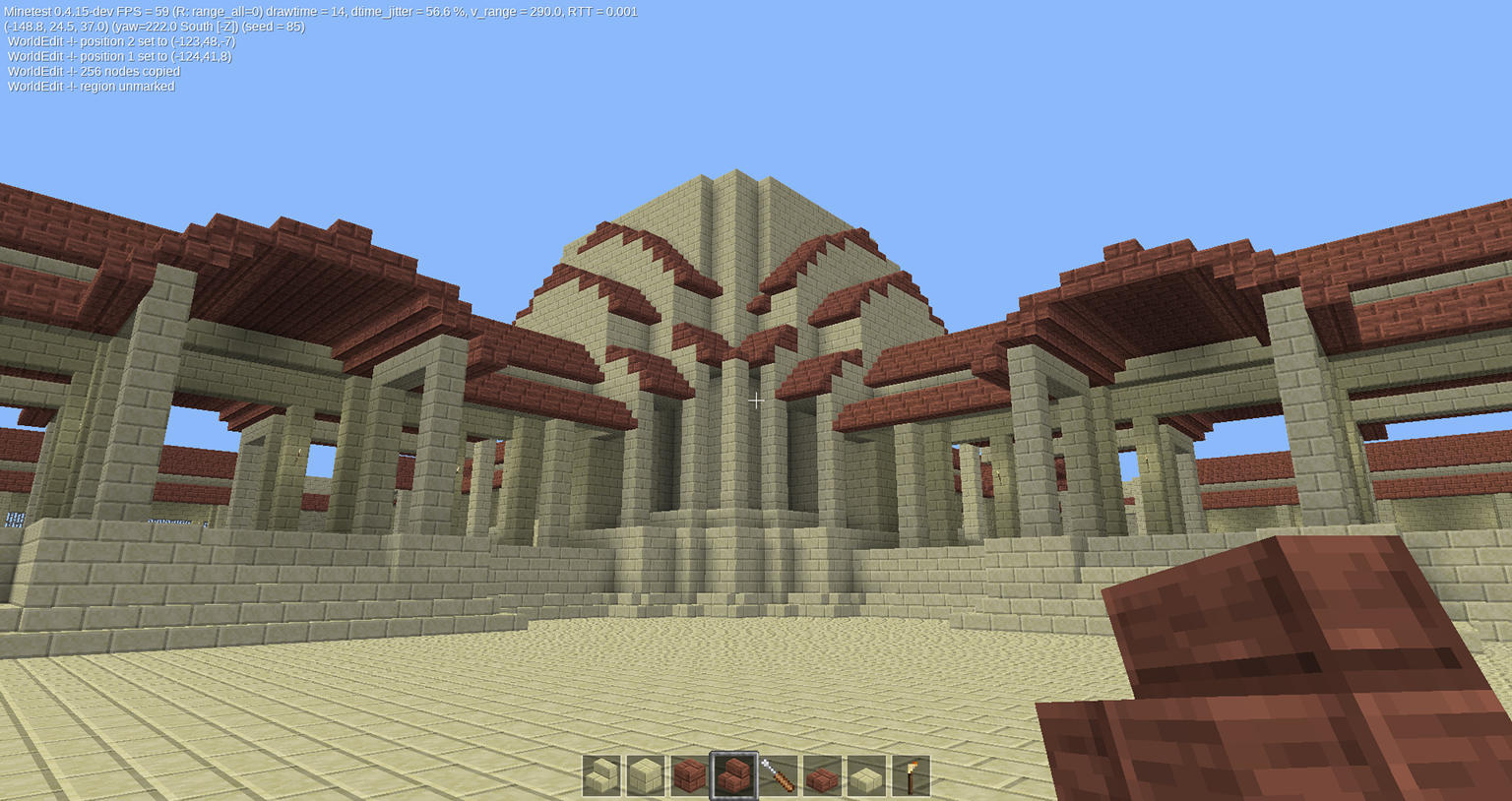Select the full sandstone brick block slot
This screenshot has width=1512, height=801.
click(x=646, y=775)
